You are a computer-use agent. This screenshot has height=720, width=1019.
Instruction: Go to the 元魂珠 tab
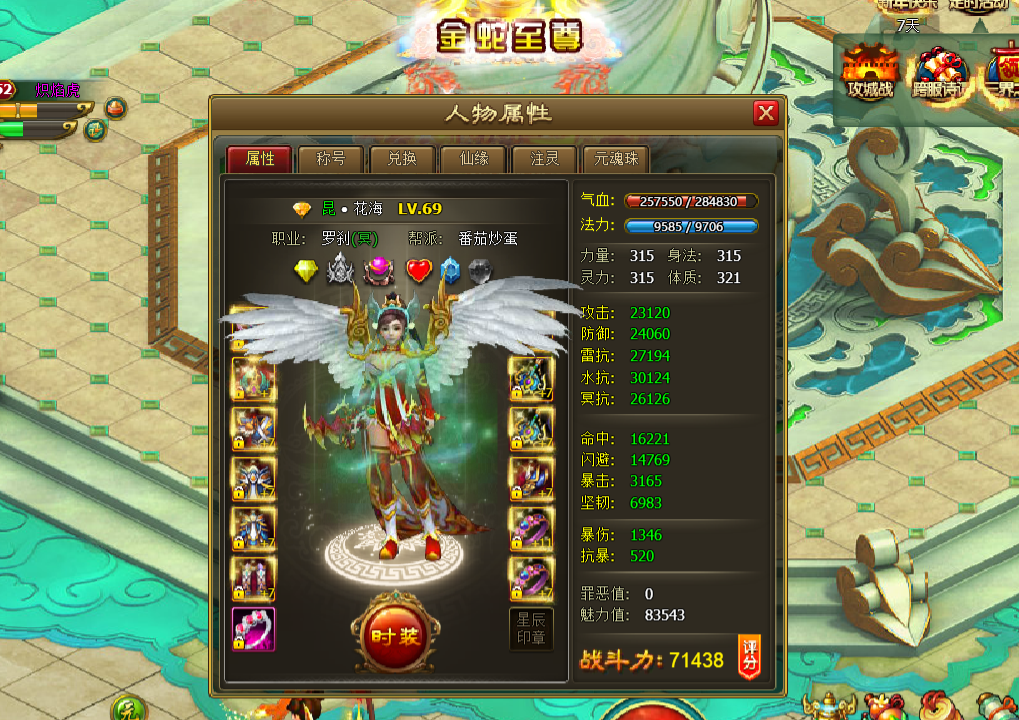click(615, 159)
